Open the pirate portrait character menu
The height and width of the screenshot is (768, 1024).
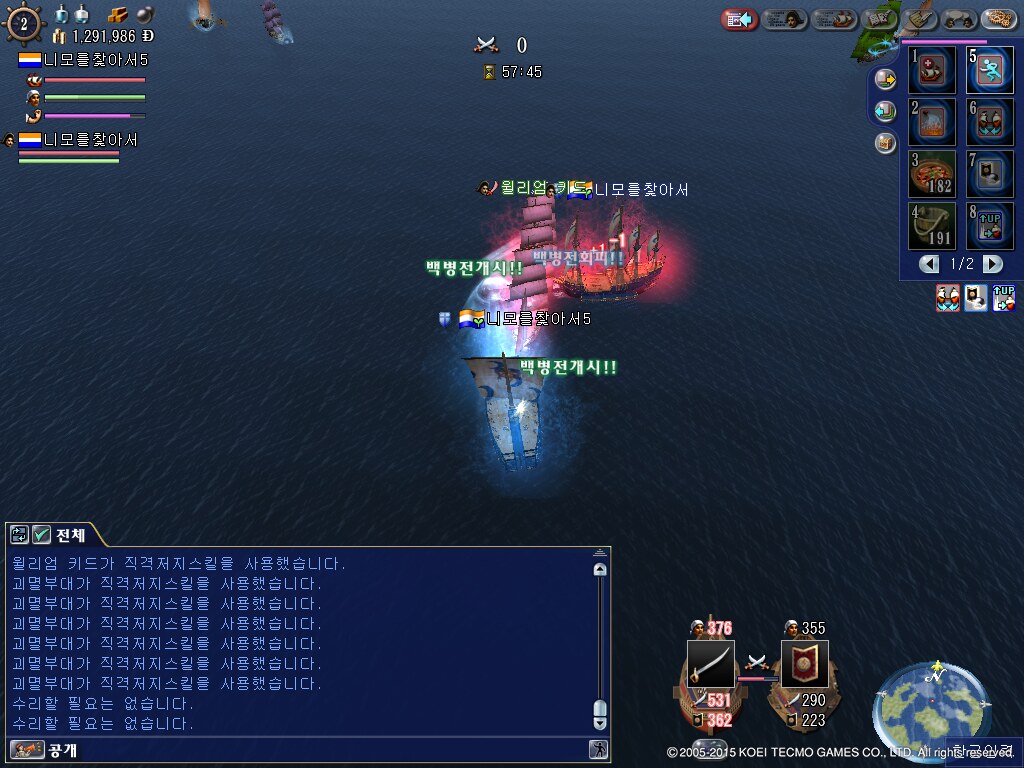tap(785, 19)
